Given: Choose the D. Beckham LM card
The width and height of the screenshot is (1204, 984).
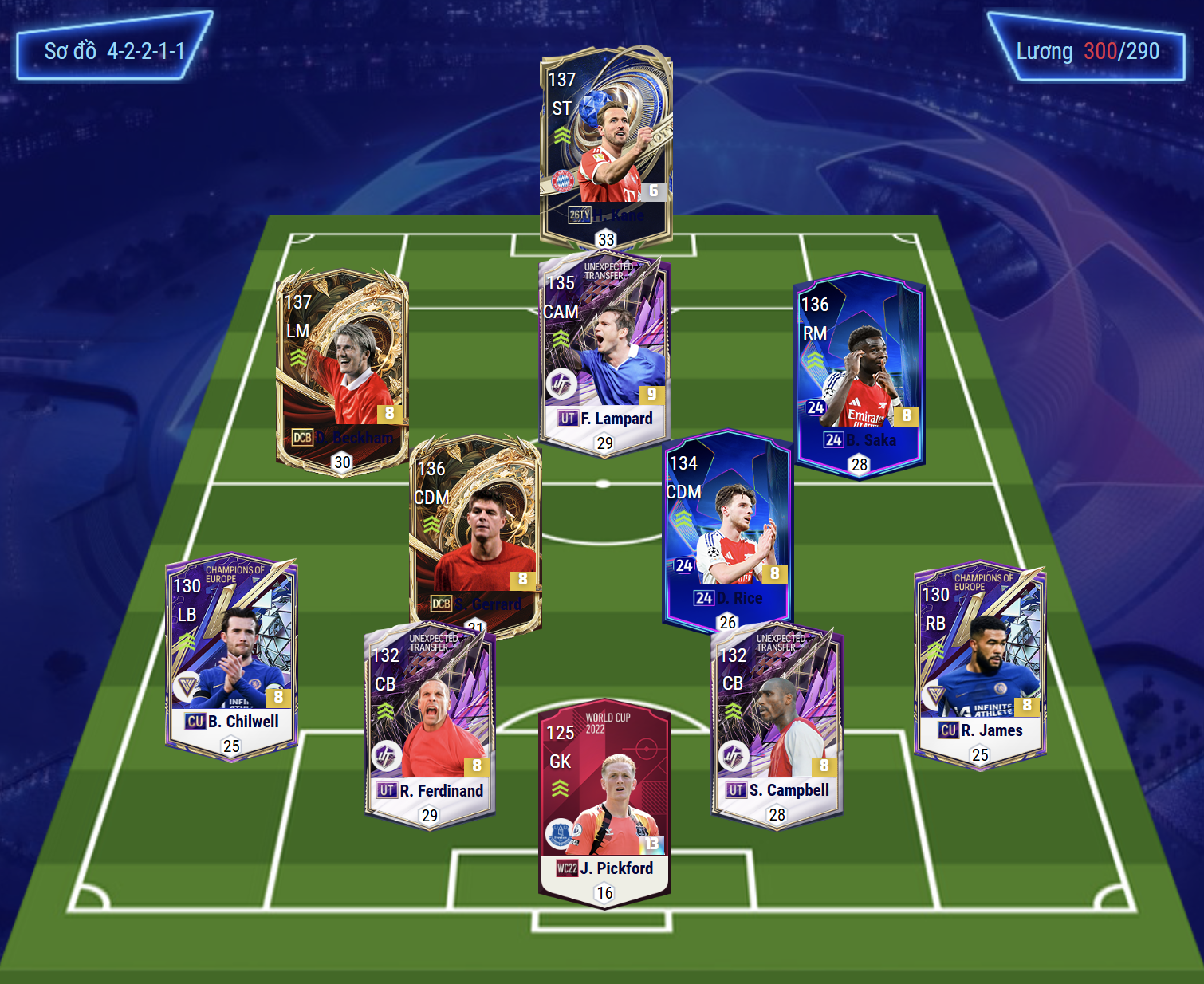Looking at the screenshot, I should (x=342, y=371).
